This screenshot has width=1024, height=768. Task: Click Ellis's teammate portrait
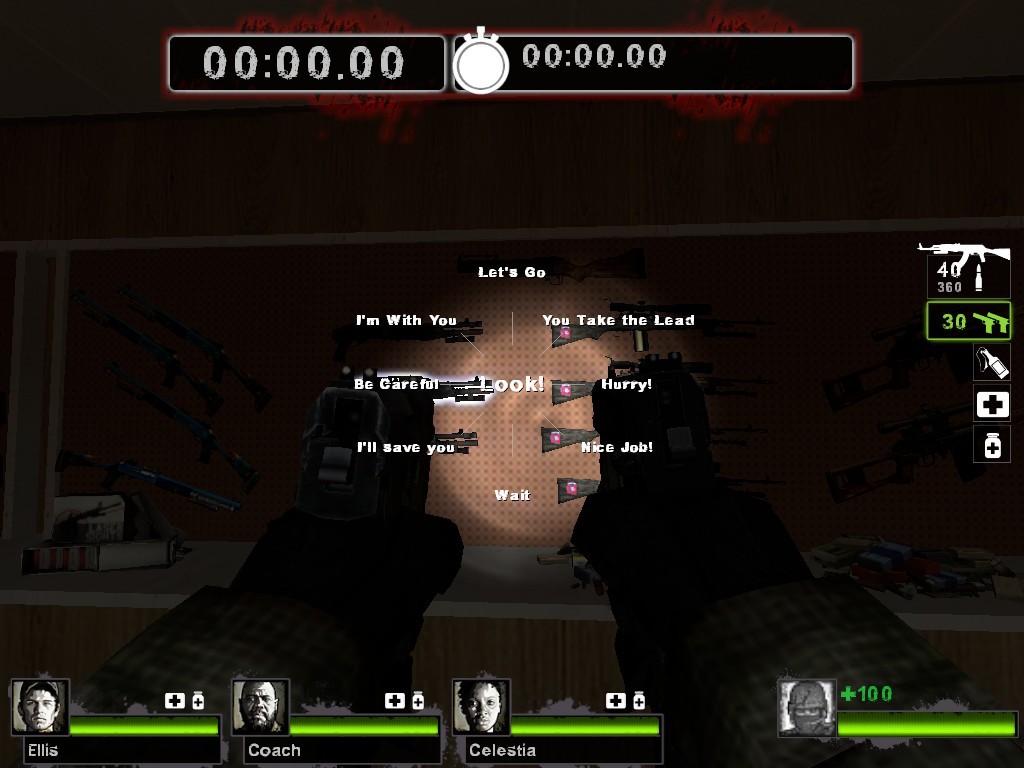40,707
